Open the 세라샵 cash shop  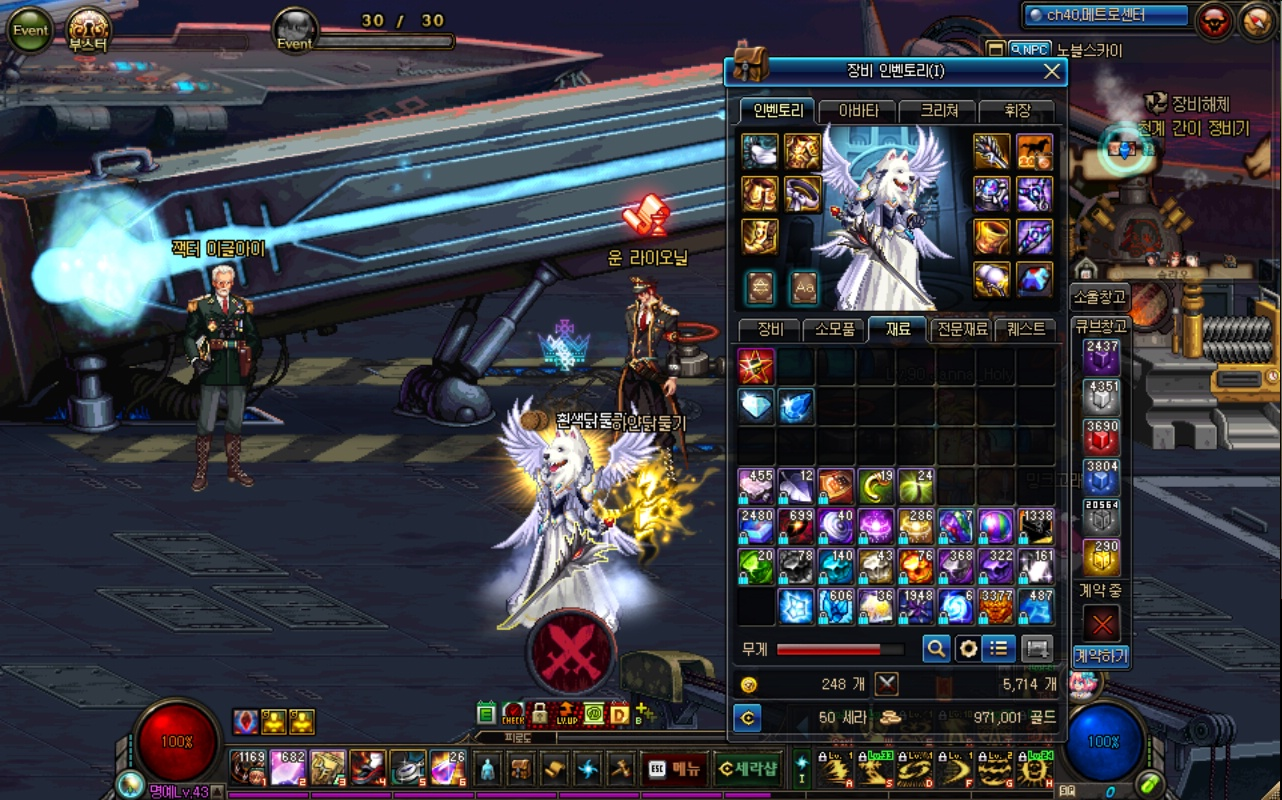747,768
